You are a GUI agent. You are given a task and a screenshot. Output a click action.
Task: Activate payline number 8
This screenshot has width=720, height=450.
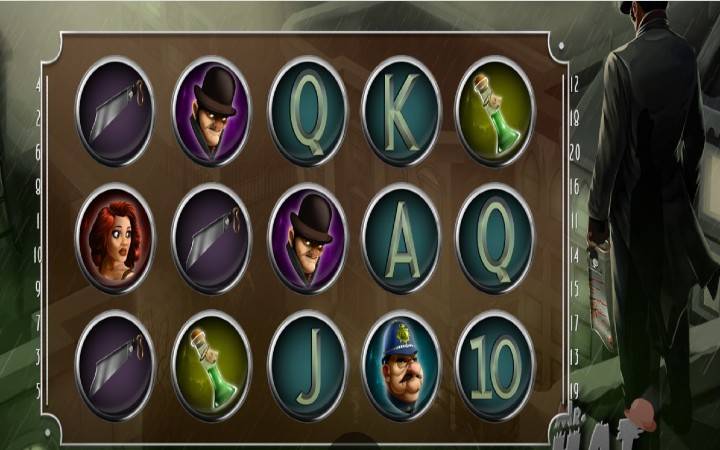tap(38, 186)
